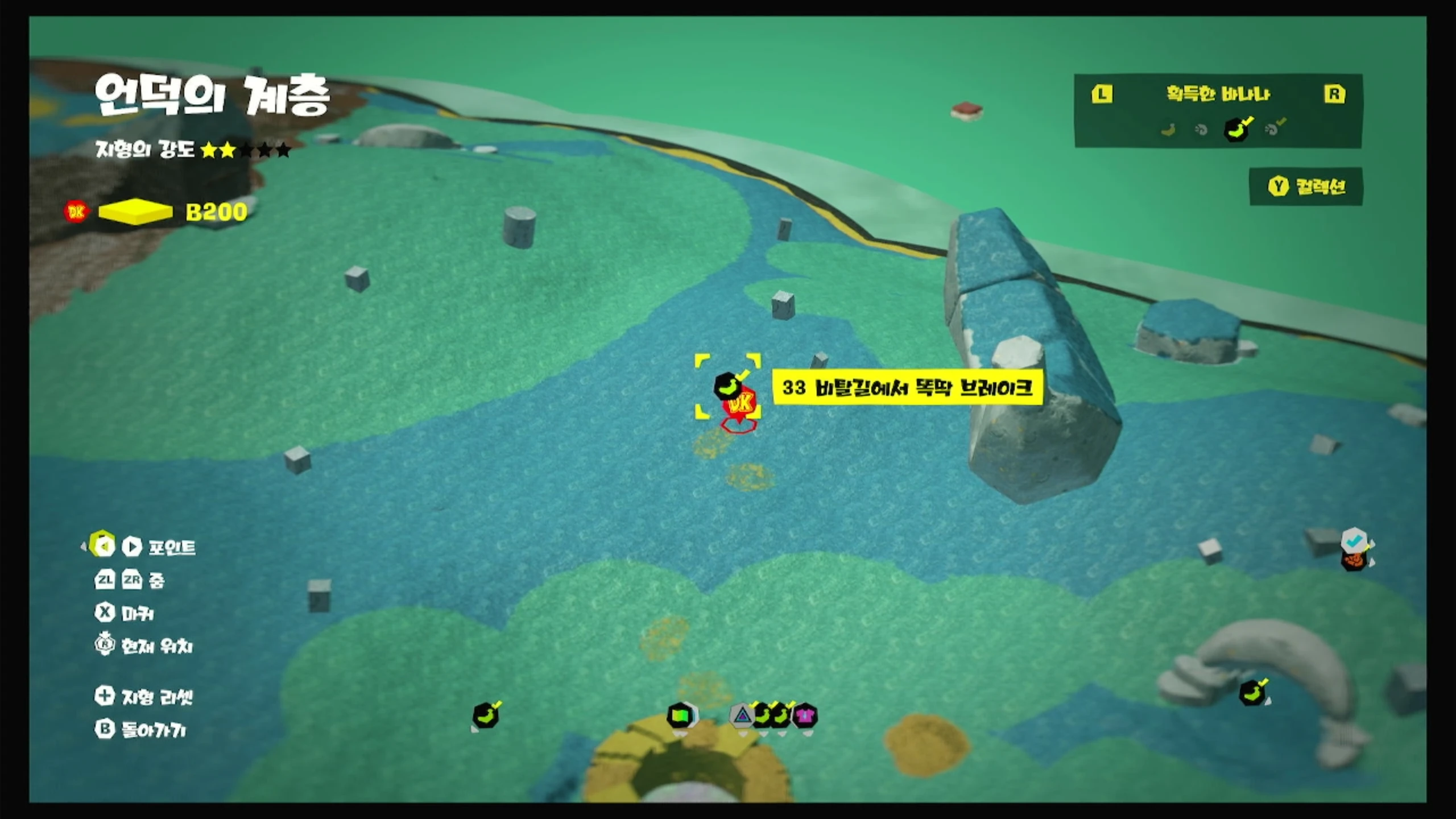Screen dimensions: 1456x819
Task: Select the green flag map marker
Action: tap(680, 715)
